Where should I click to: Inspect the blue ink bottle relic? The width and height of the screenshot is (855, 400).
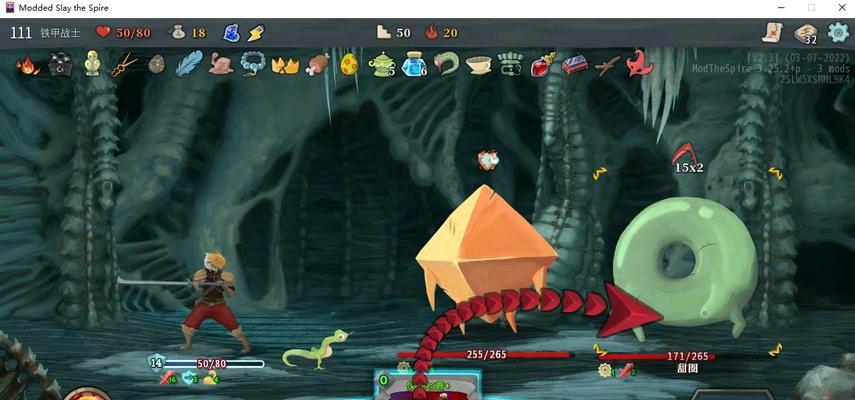[x=413, y=66]
